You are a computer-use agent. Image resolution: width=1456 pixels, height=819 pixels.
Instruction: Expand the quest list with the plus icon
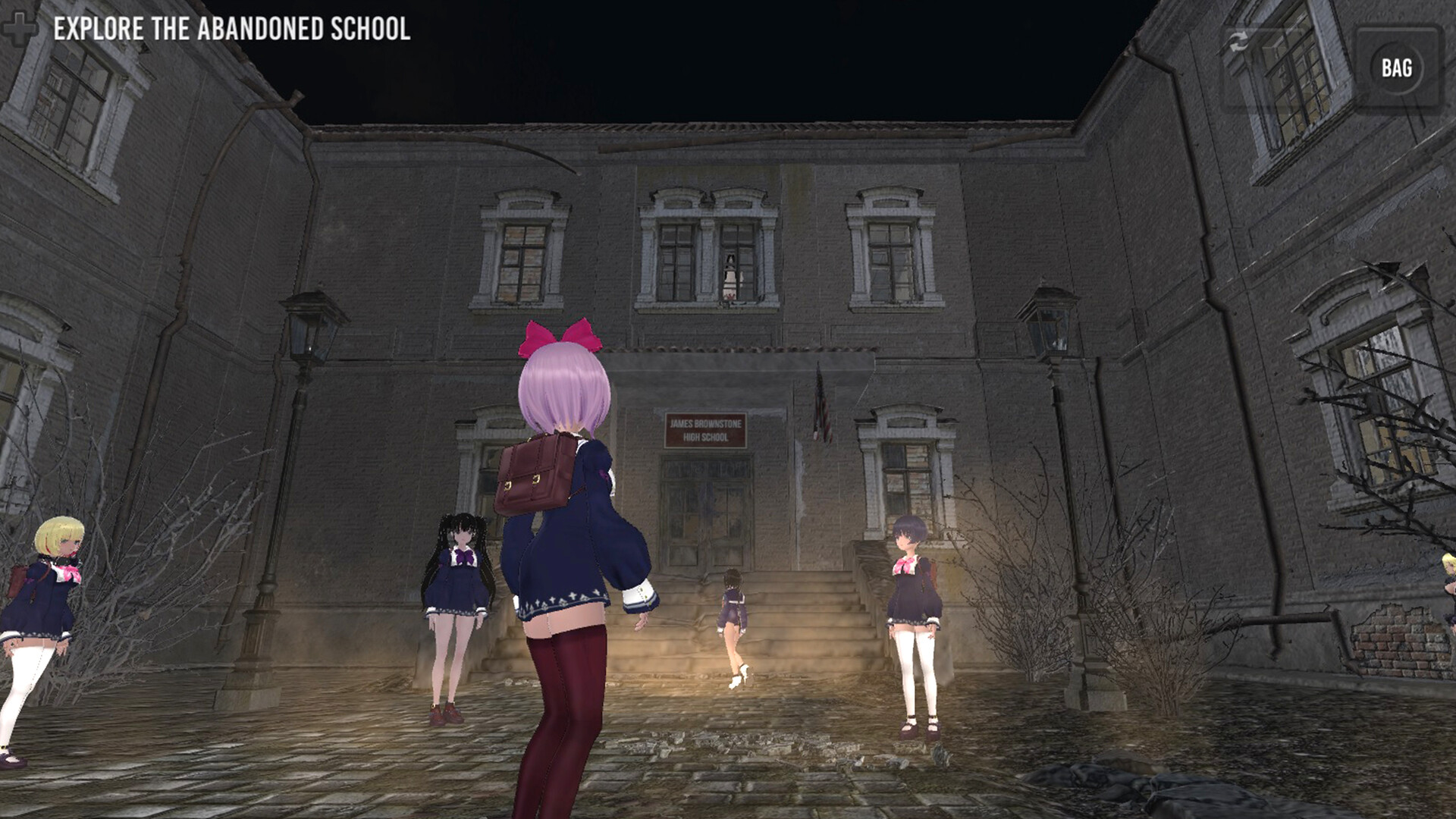pyautogui.click(x=20, y=27)
